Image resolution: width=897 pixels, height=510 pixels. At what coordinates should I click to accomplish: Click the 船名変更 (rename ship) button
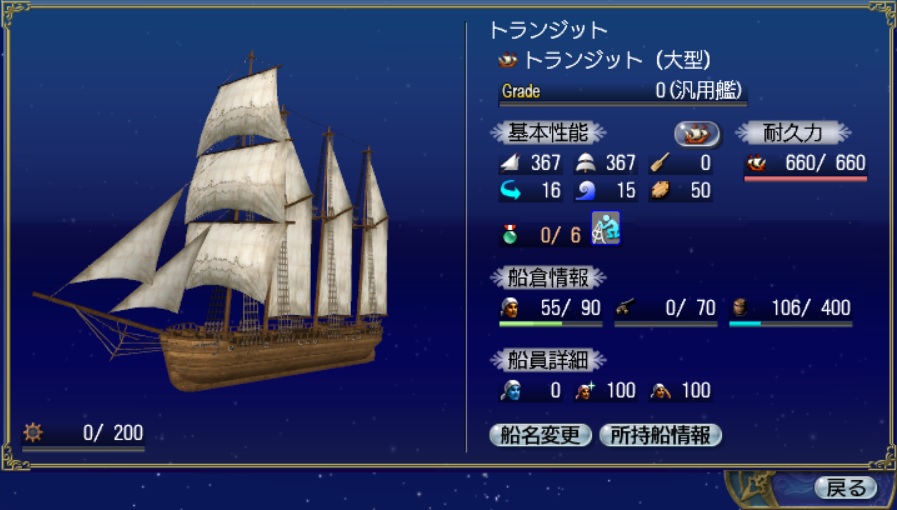542,435
